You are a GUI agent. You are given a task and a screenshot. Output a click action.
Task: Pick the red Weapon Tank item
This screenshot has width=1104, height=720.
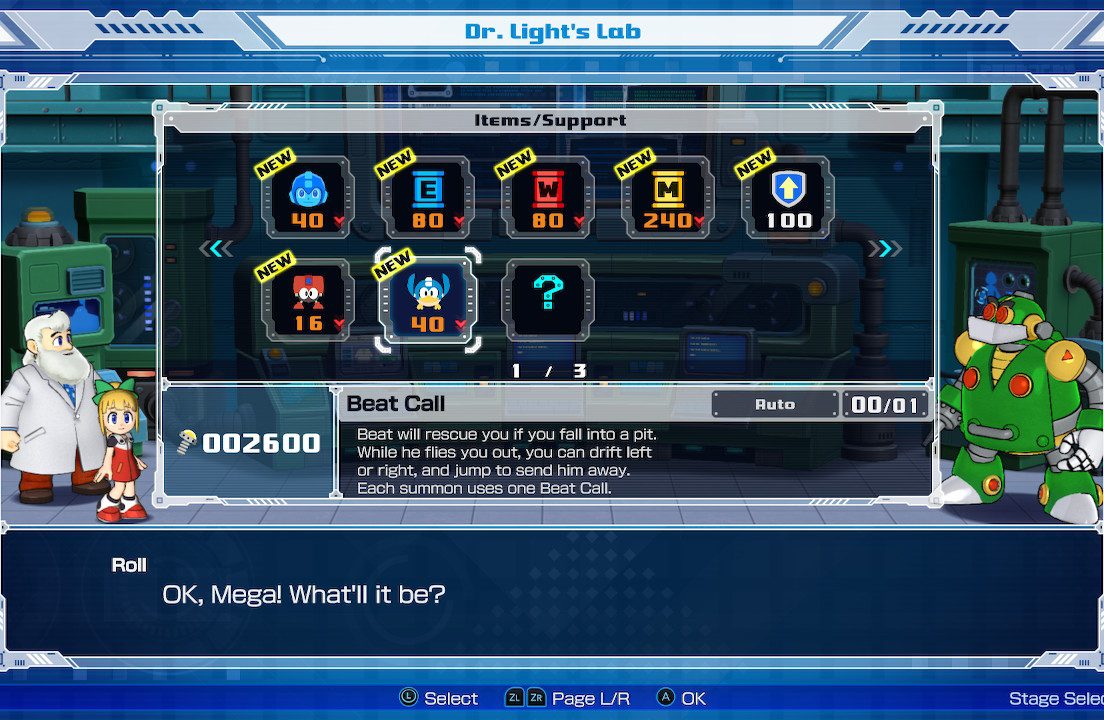[x=547, y=197]
